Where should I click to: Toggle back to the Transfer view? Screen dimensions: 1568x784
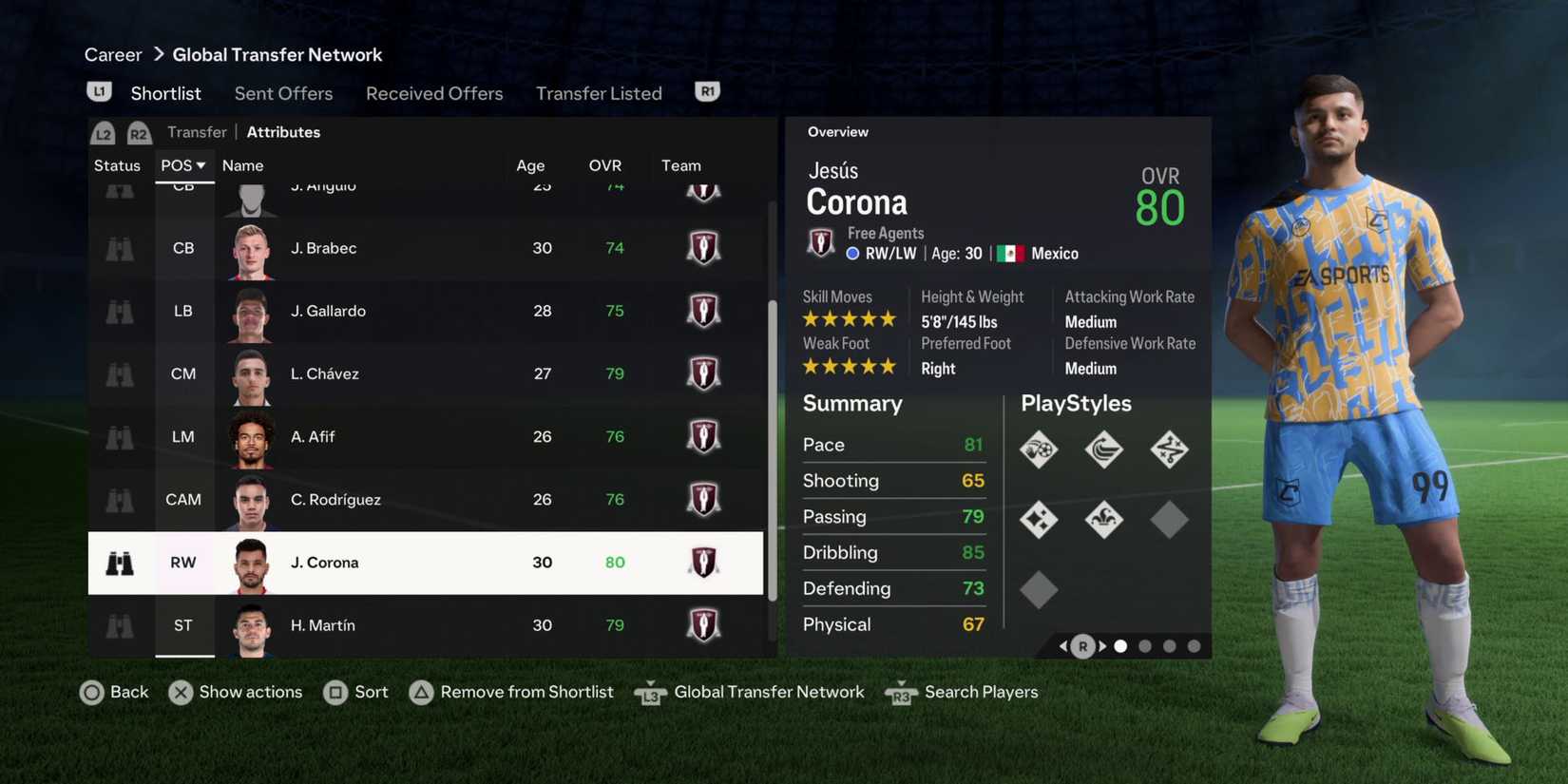click(x=197, y=131)
